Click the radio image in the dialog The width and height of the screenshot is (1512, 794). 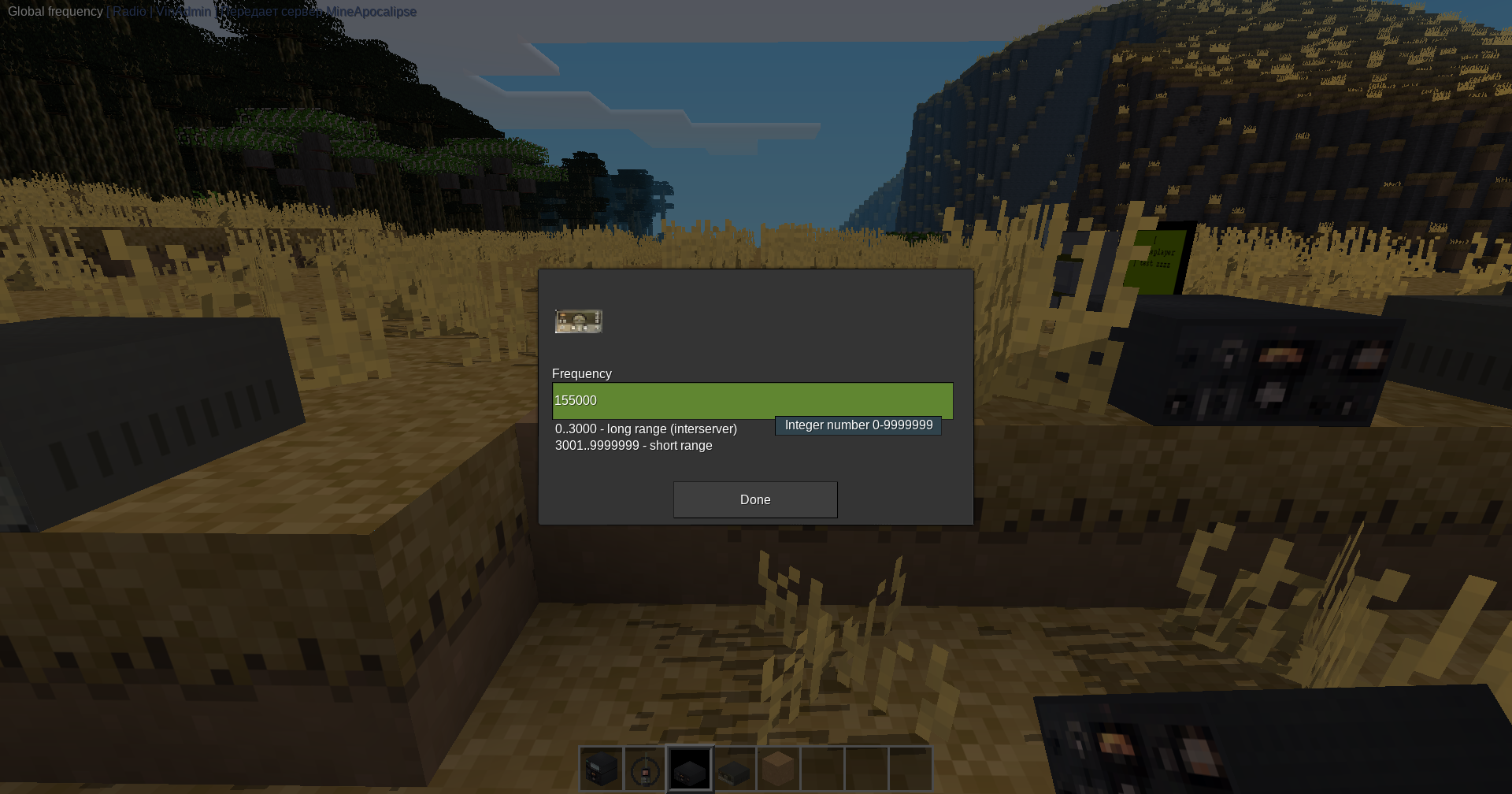pyautogui.click(x=579, y=321)
